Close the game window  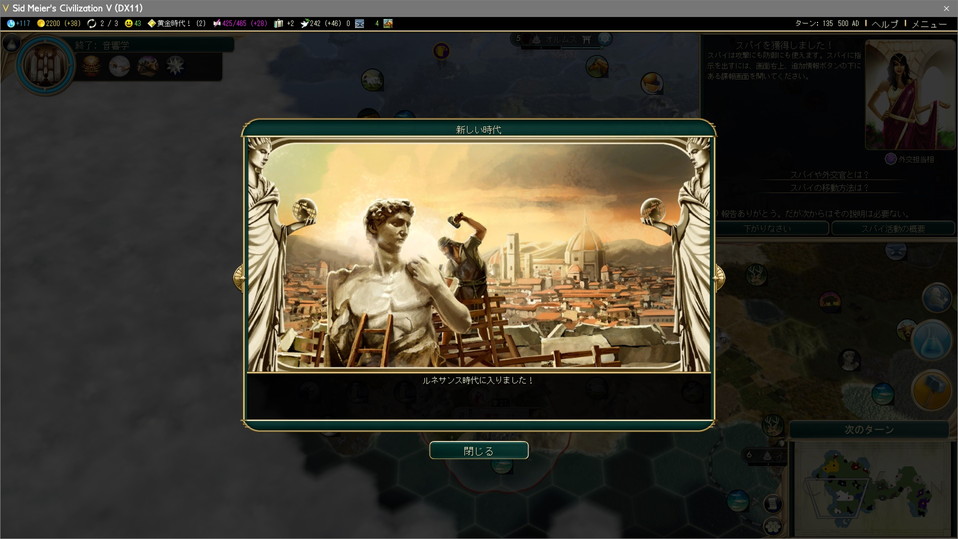click(x=946, y=8)
